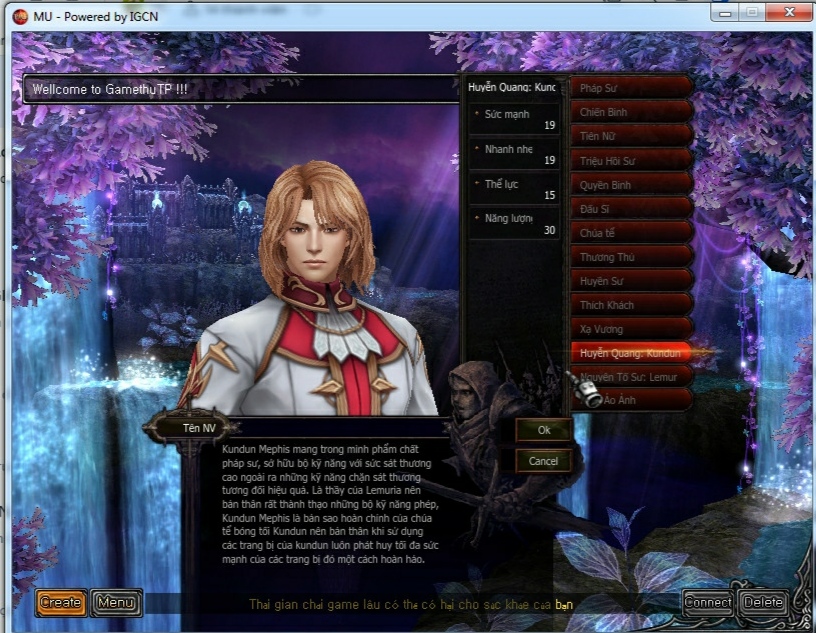Hit the Connect button

point(708,602)
